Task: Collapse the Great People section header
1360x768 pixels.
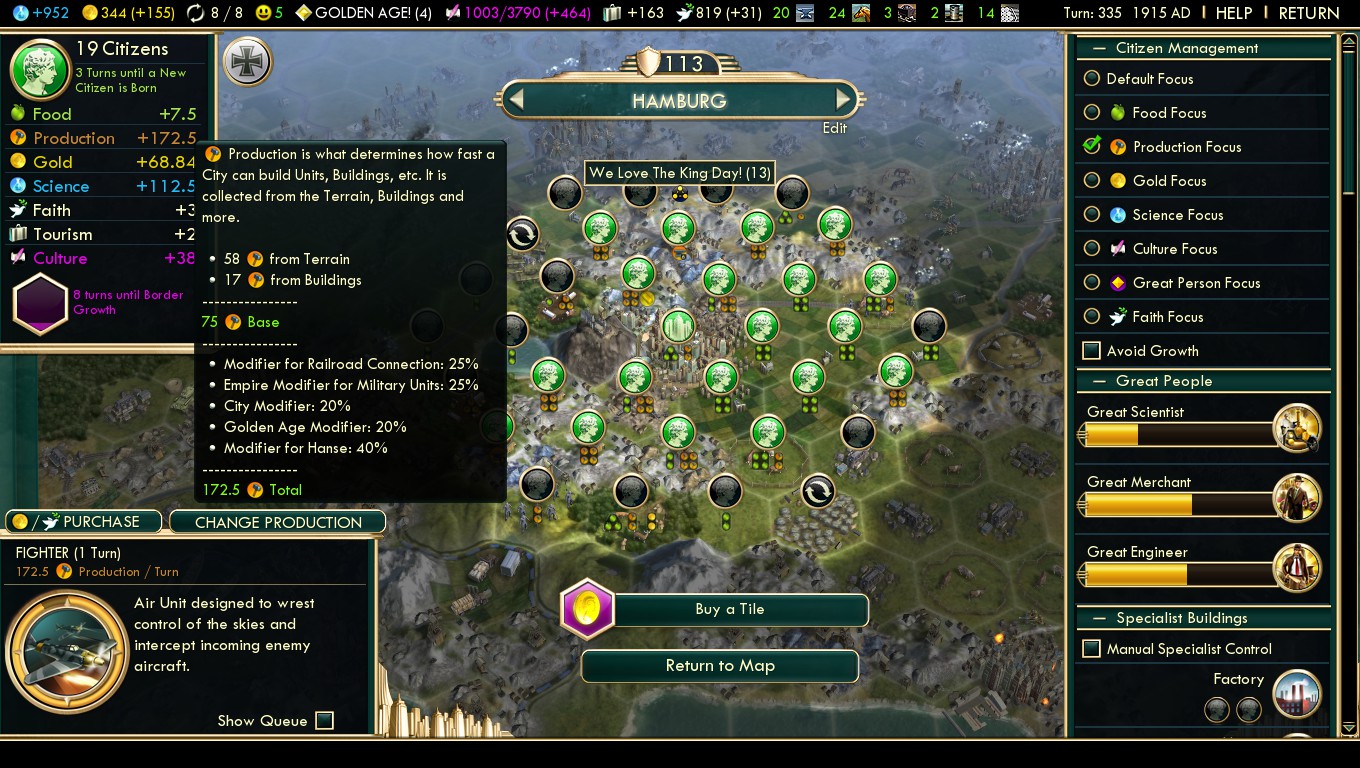Action: (1163, 381)
